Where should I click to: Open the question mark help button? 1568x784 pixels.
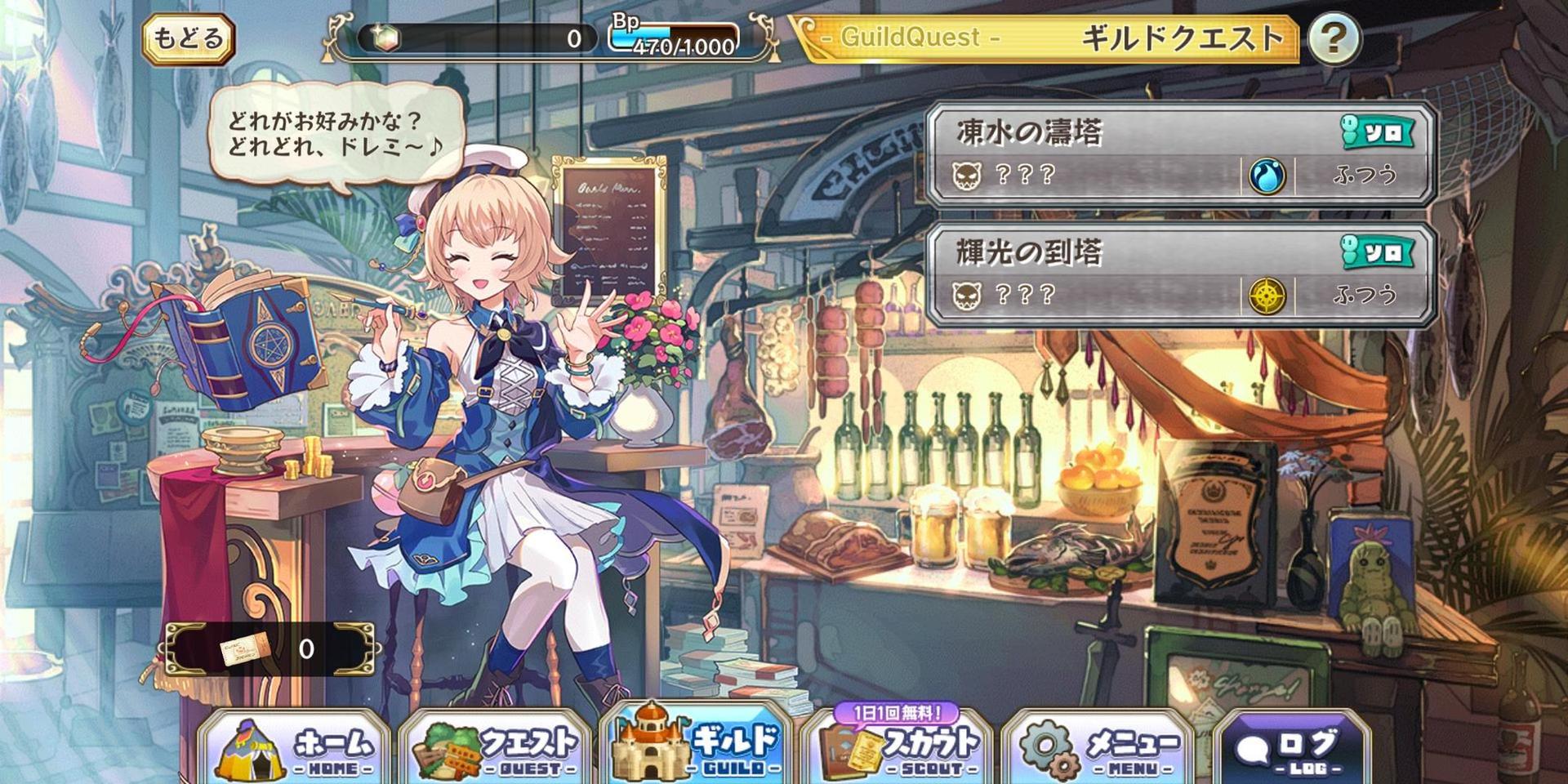pyautogui.click(x=1334, y=38)
